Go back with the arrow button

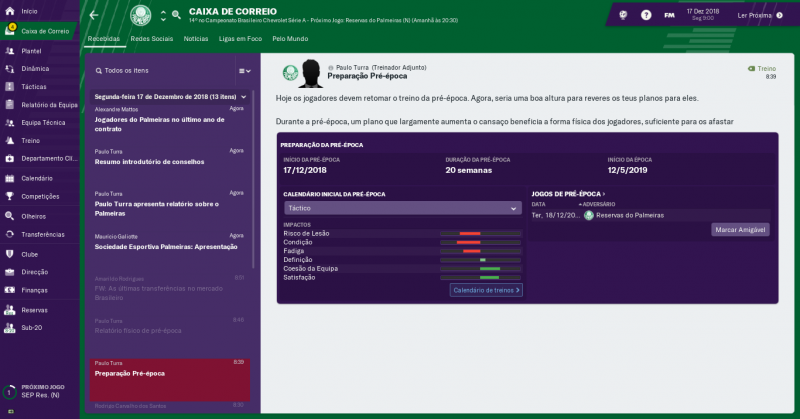[94, 15]
